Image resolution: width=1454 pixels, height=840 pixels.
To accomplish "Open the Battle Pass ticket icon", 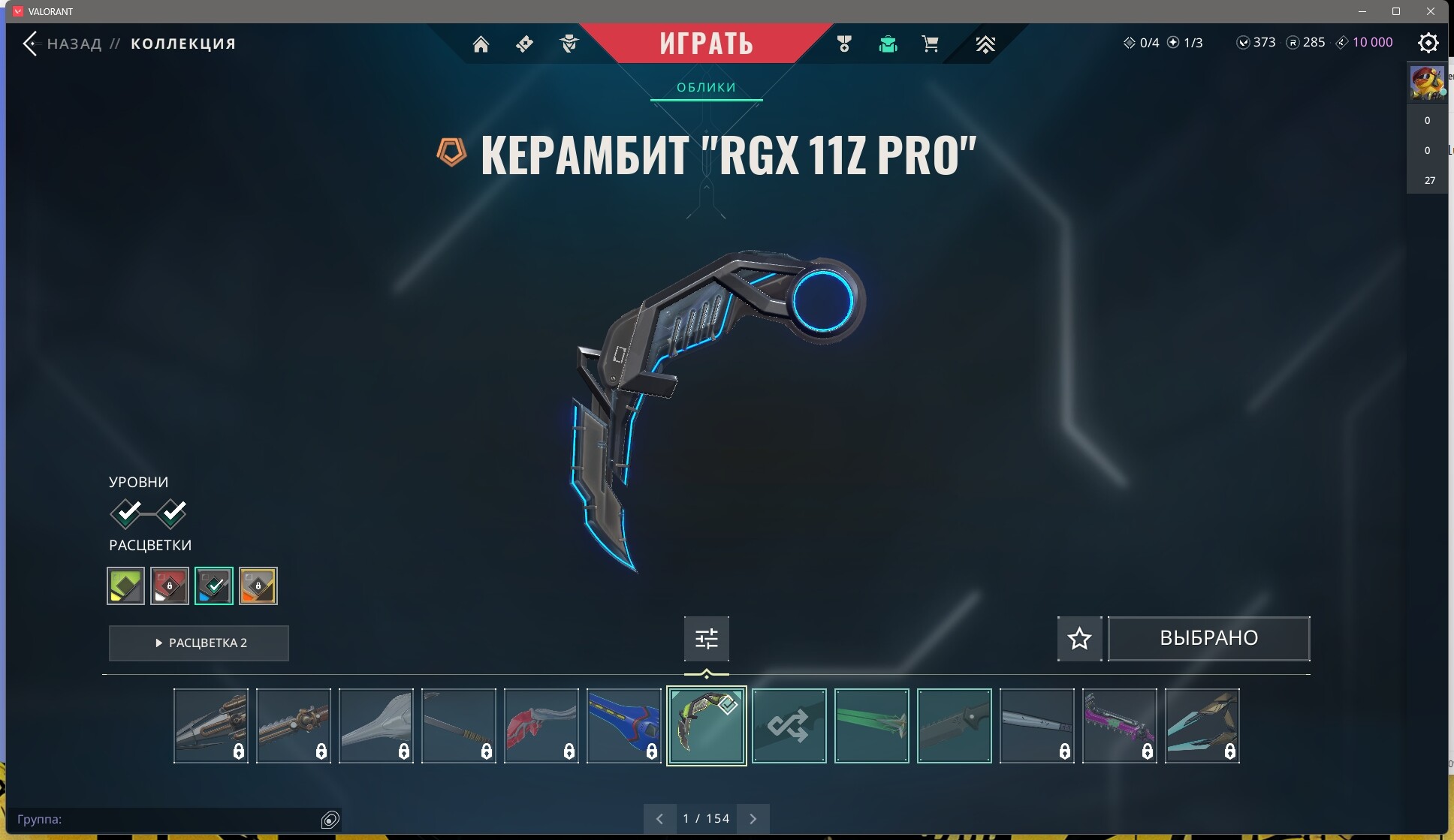I will tap(525, 44).
